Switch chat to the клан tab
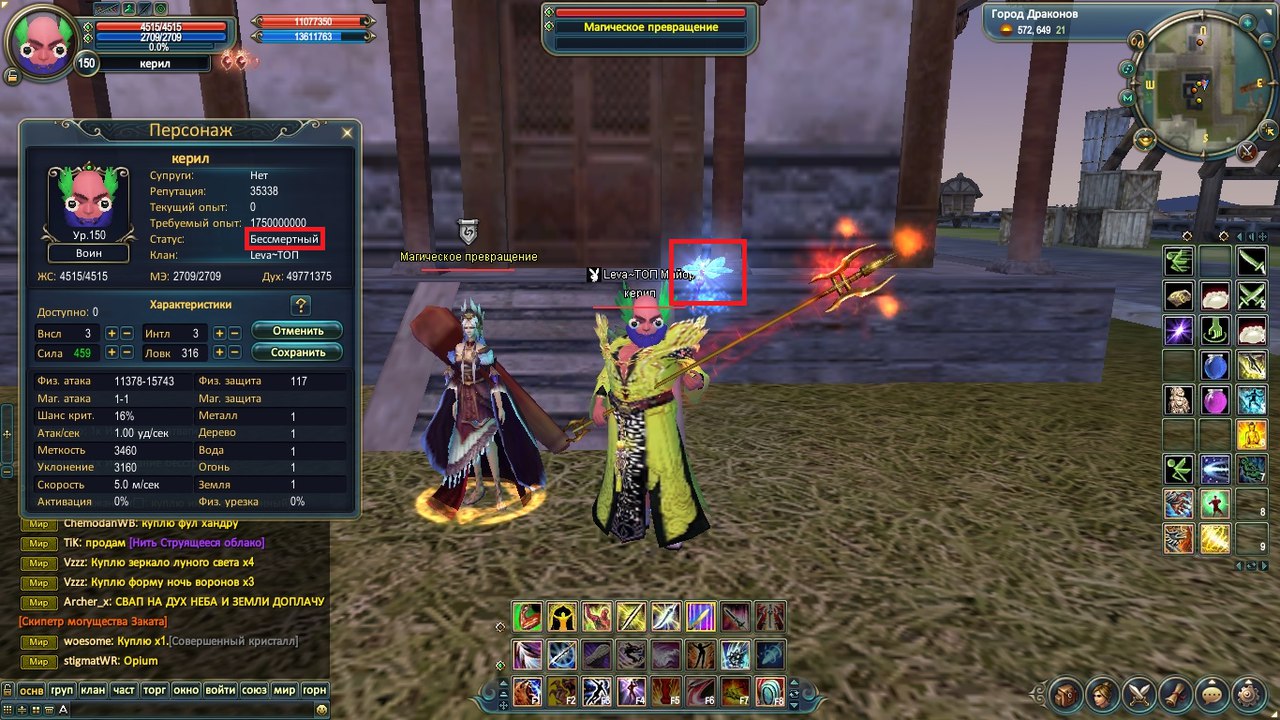The image size is (1280, 720). point(93,690)
